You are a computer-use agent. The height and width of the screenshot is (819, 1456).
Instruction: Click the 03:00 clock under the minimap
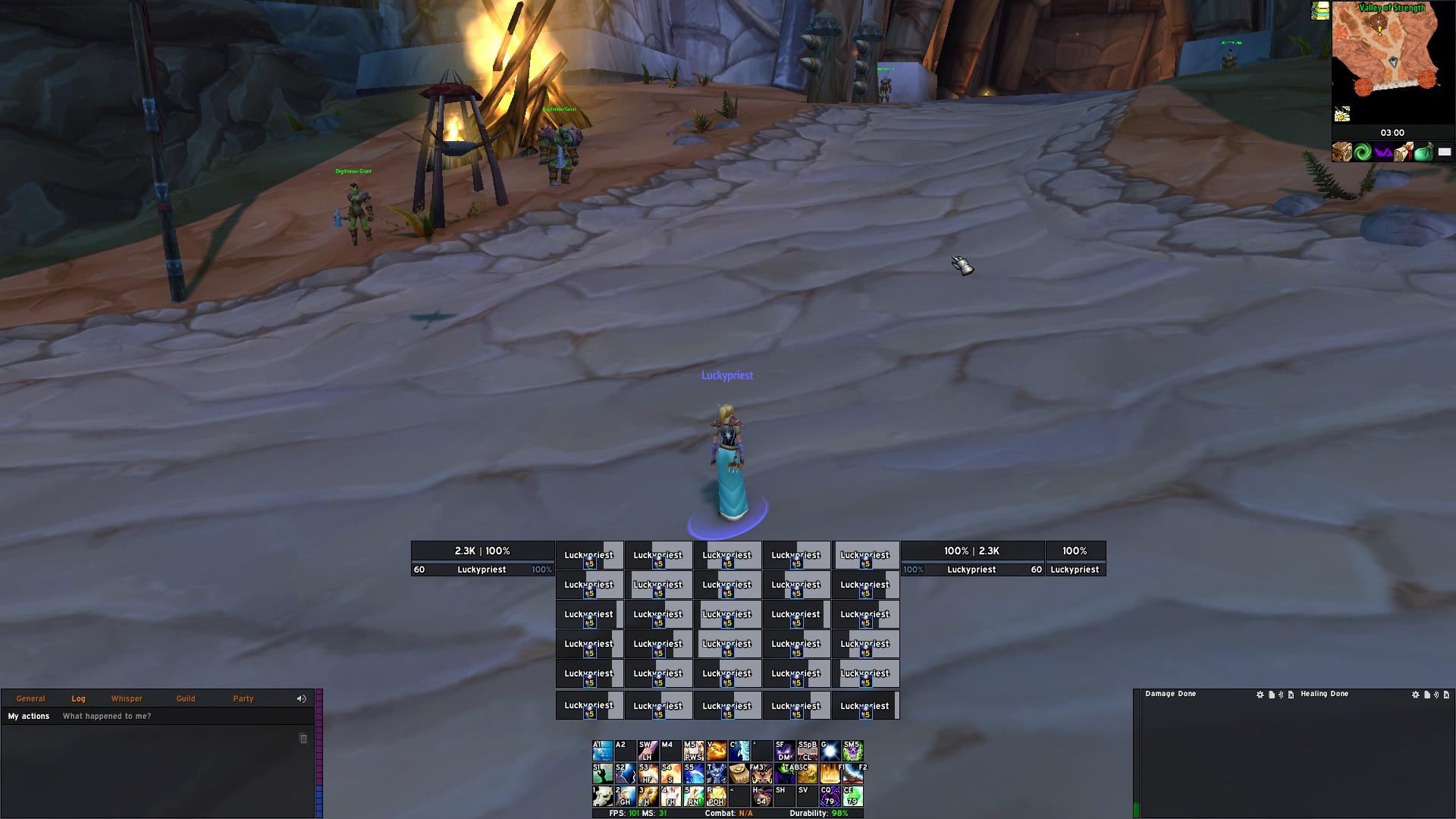pyautogui.click(x=1392, y=133)
